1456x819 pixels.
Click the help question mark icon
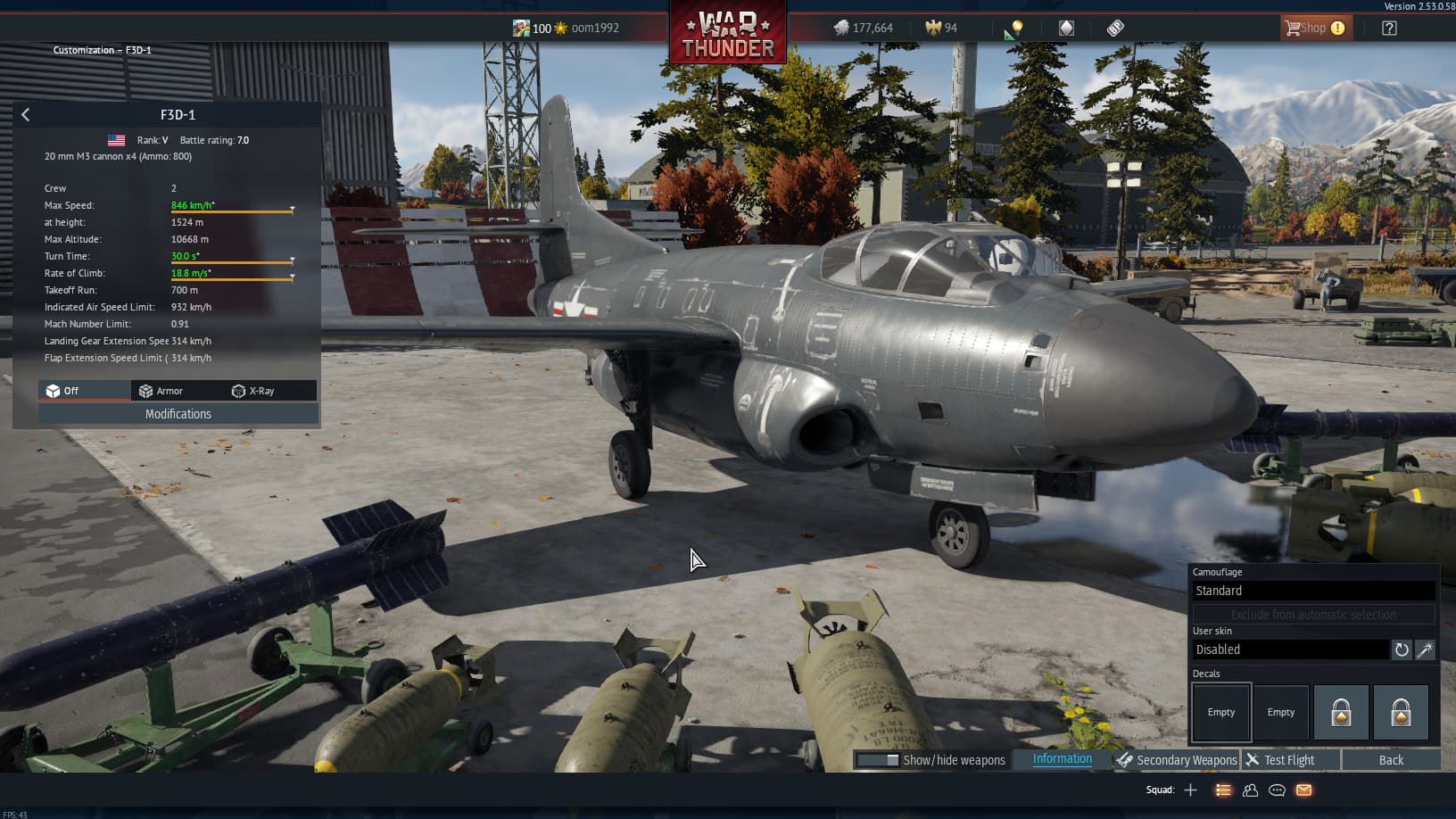(1388, 28)
